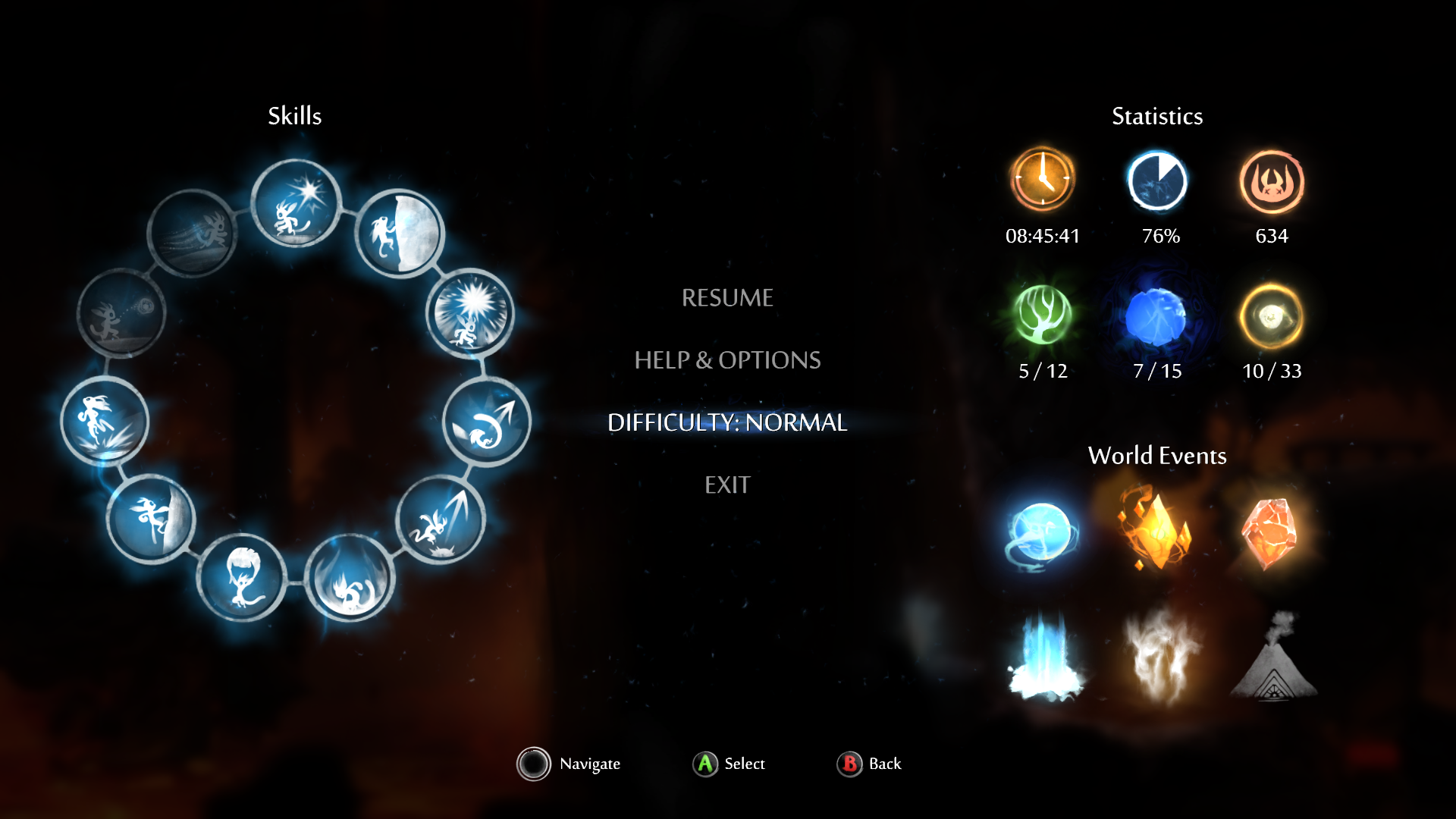Click the dimmed Dash skill icon
Viewport: 1456px width, 819px height.
click(x=193, y=233)
